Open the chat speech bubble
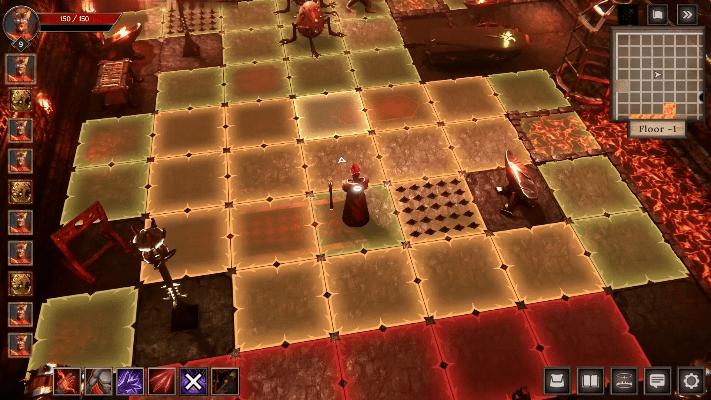The height and width of the screenshot is (400, 711). pyautogui.click(x=657, y=380)
